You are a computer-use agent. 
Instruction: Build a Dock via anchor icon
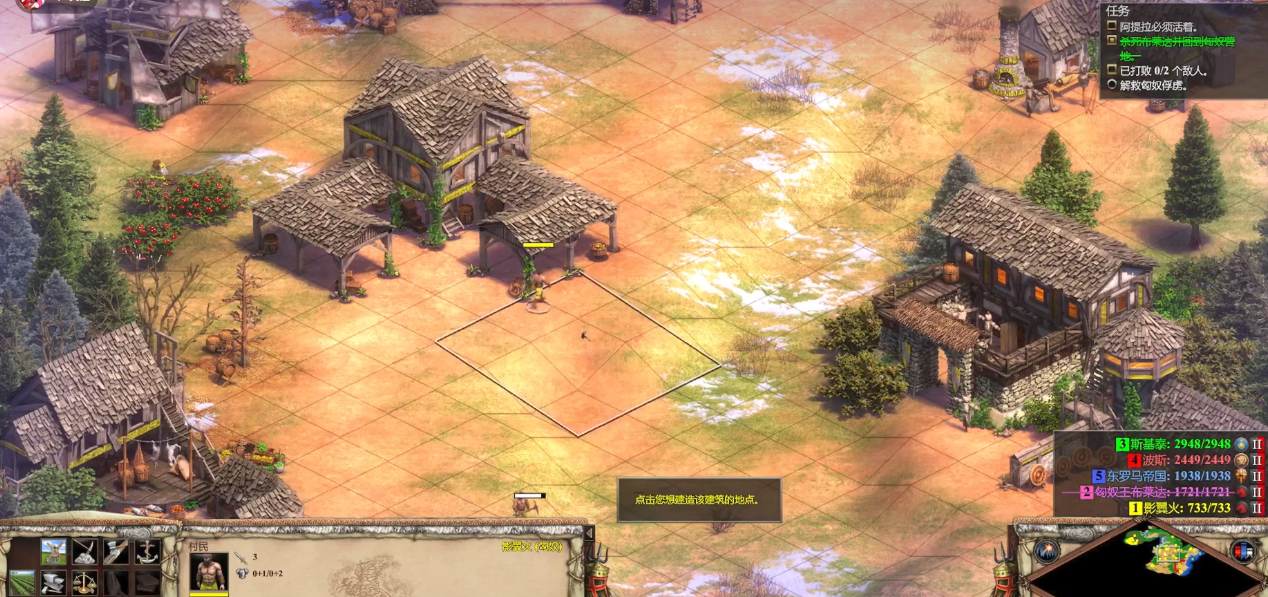click(146, 551)
